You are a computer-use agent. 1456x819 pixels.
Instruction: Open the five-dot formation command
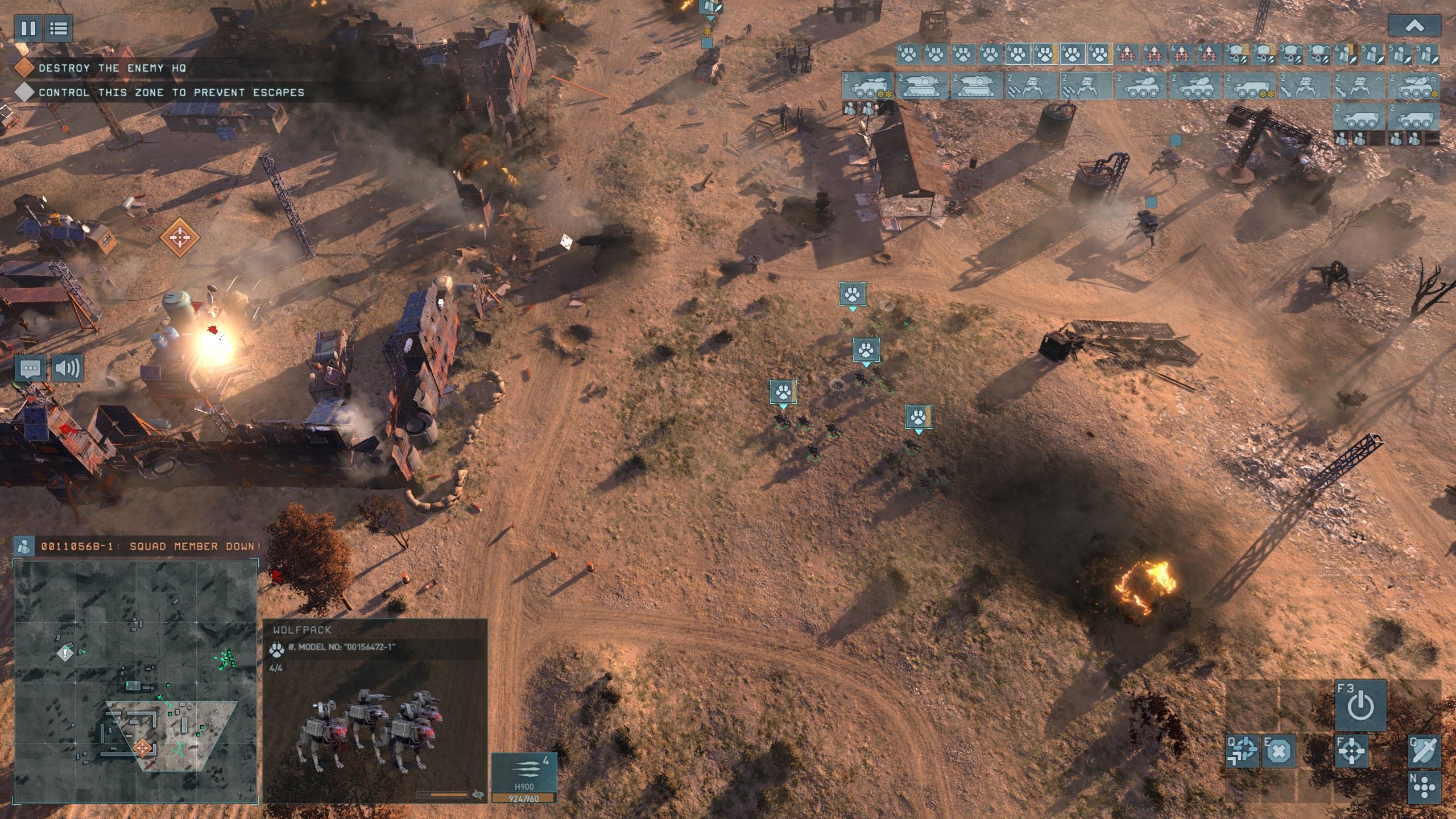(x=1424, y=788)
